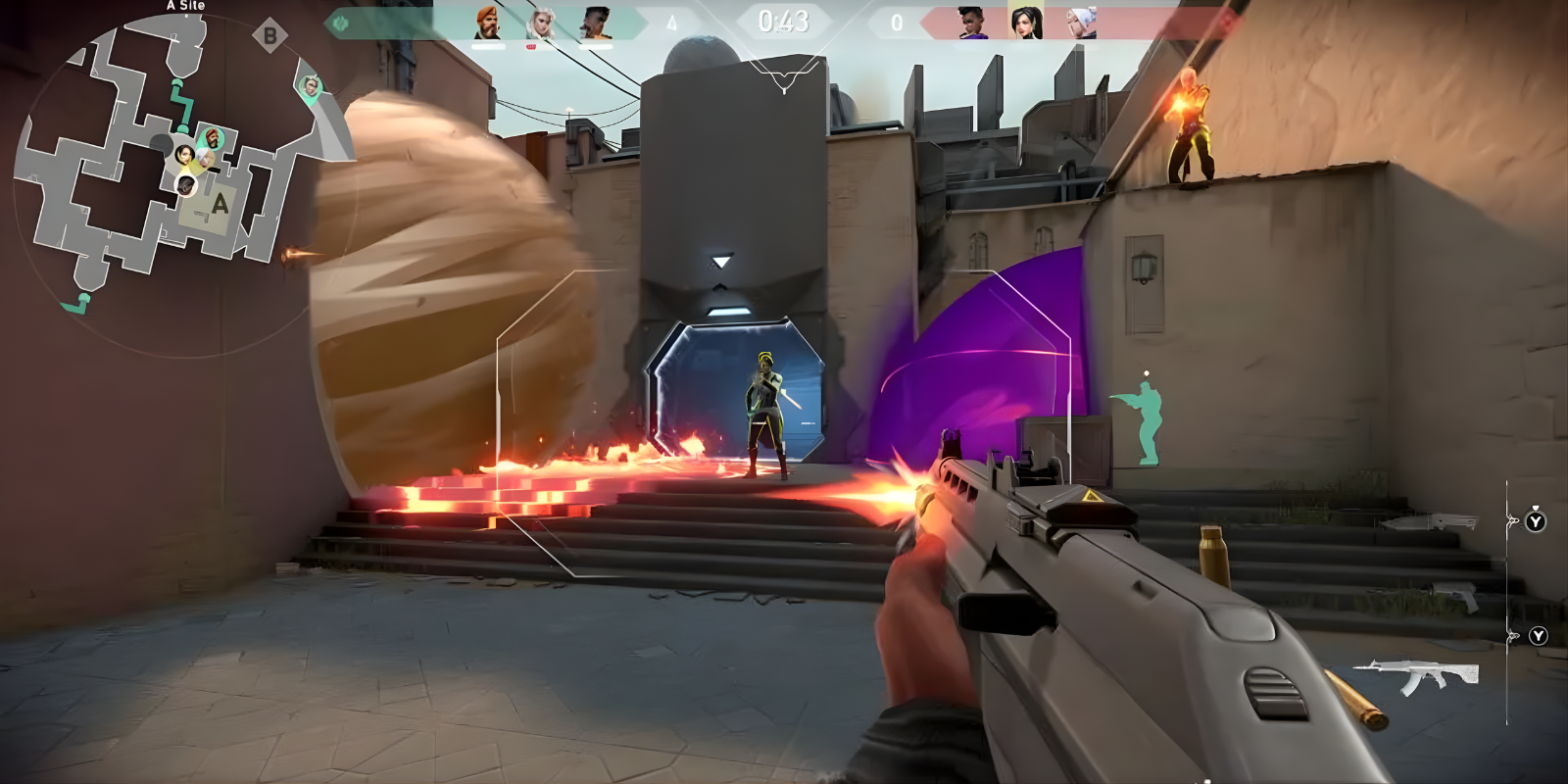Choose the rifle in the weapon list
The image size is (1568, 784).
tap(1418, 674)
